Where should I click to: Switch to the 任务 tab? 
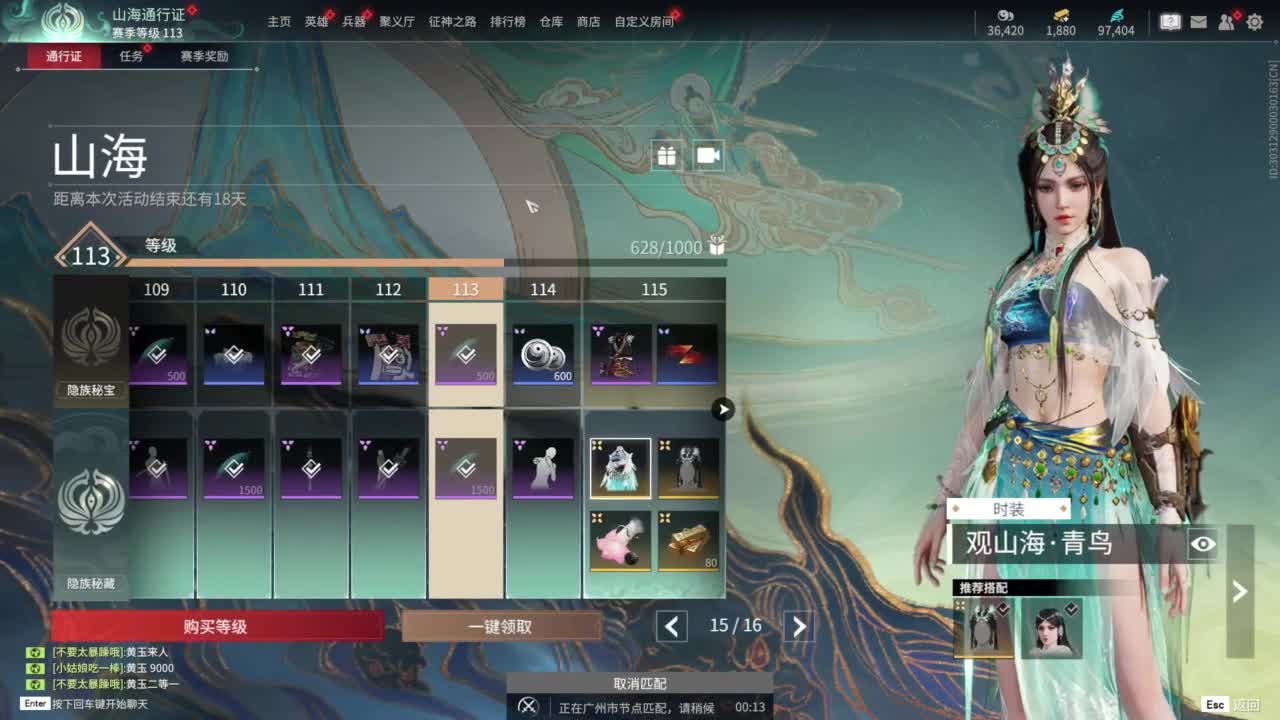click(x=131, y=56)
